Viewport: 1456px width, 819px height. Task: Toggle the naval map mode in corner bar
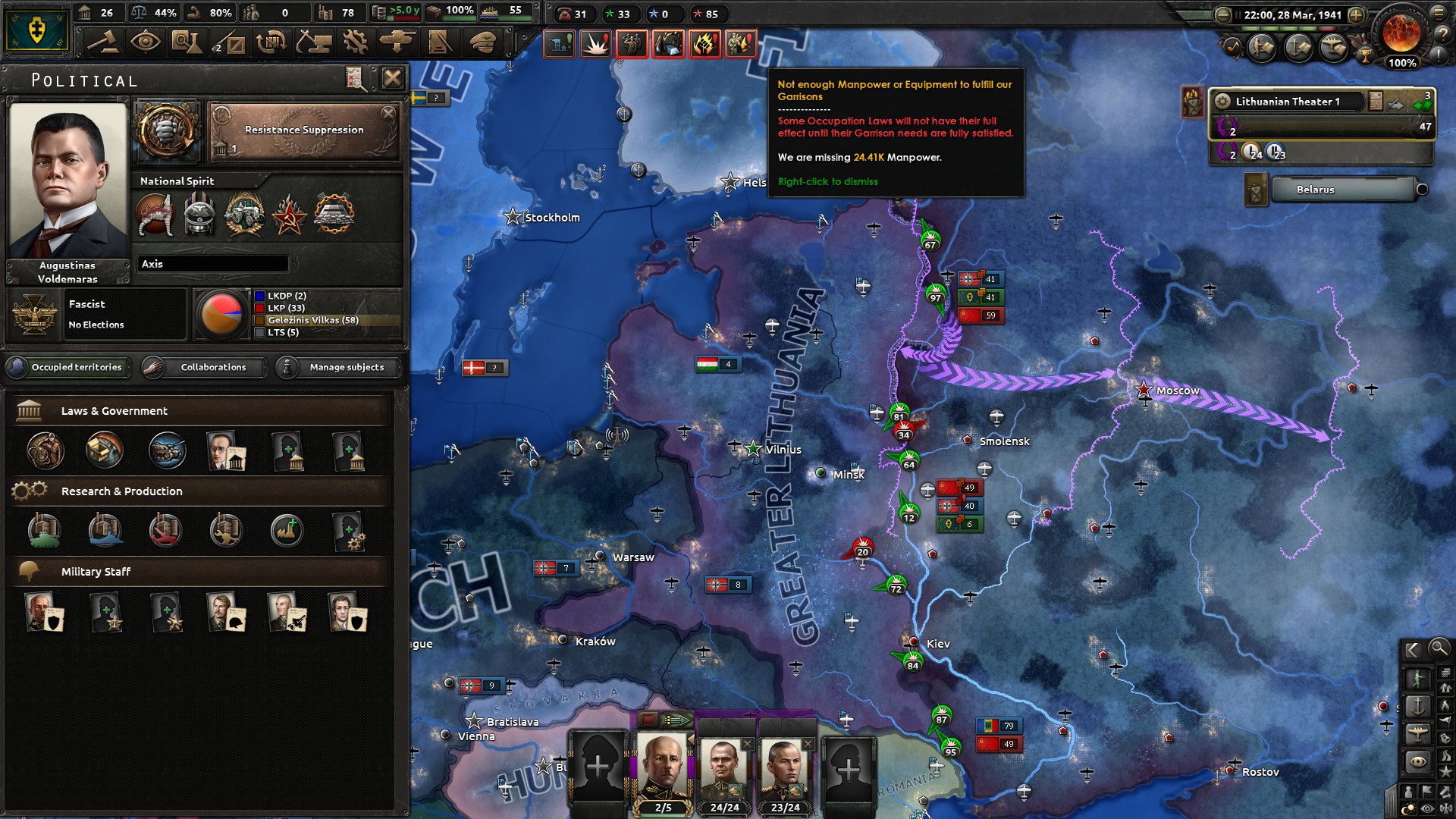[1417, 706]
